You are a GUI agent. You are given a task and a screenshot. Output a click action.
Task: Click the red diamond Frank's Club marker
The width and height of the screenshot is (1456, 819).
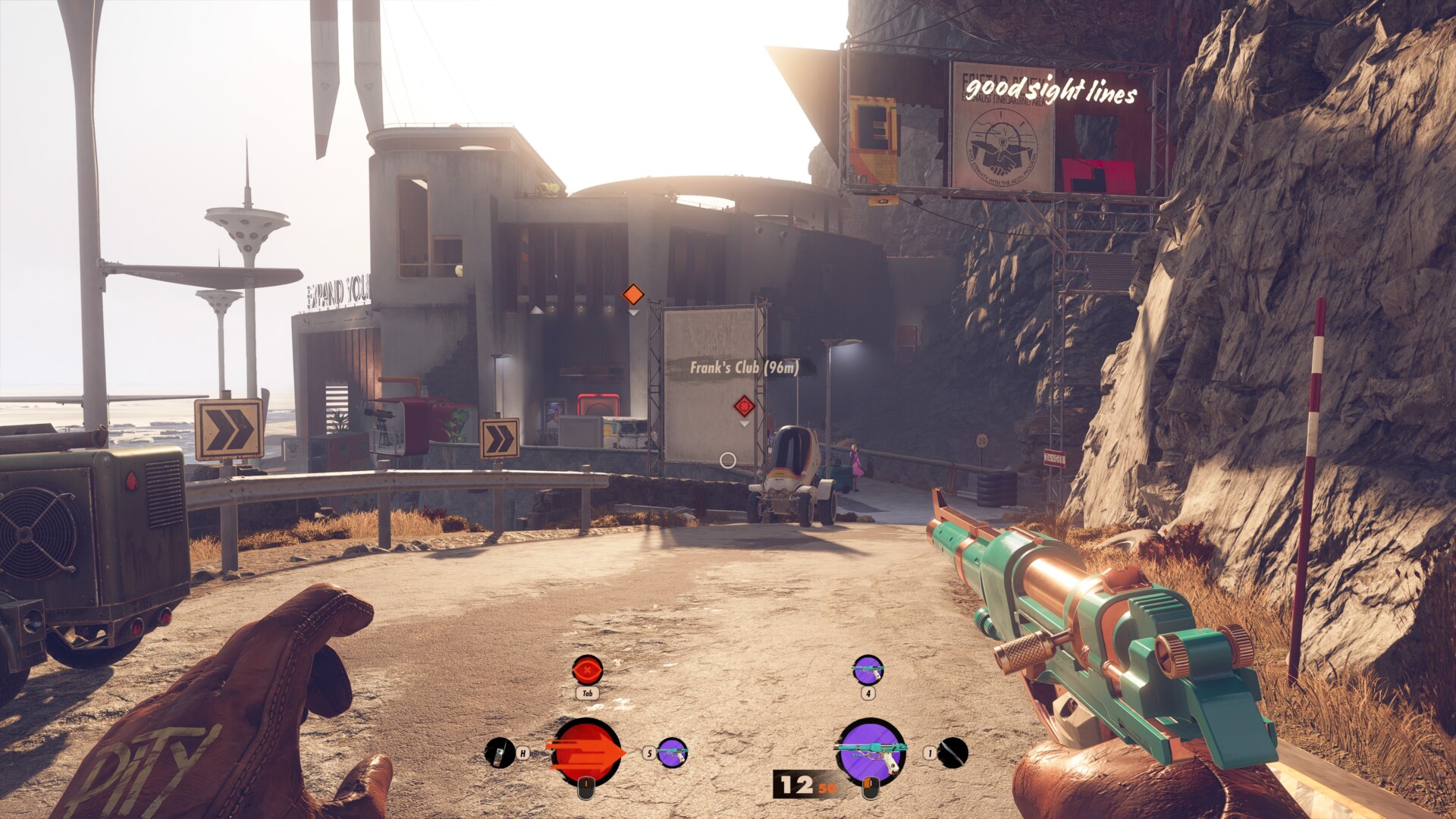pyautogui.click(x=744, y=406)
